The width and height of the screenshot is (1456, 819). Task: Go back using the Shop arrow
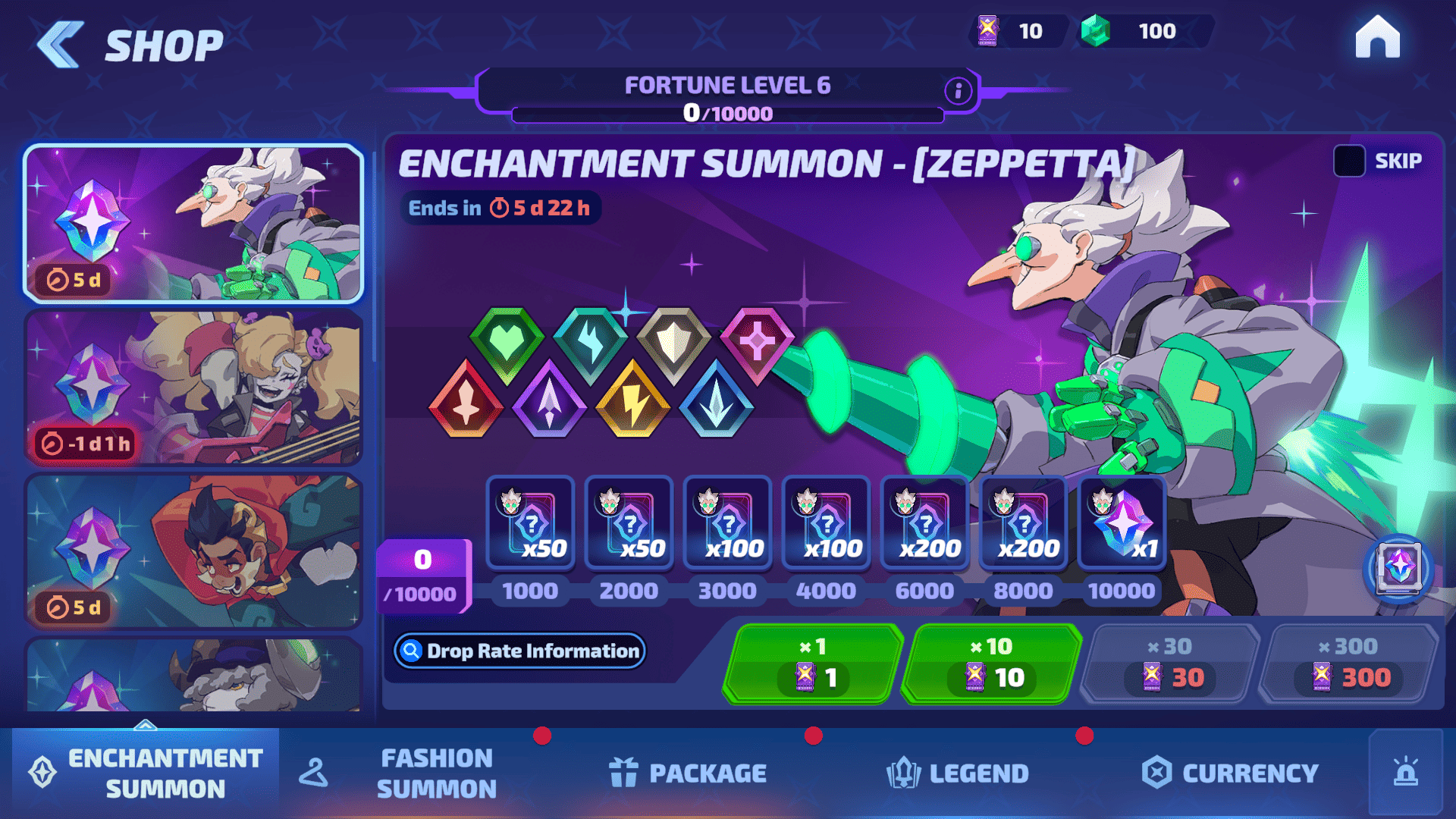click(x=61, y=45)
